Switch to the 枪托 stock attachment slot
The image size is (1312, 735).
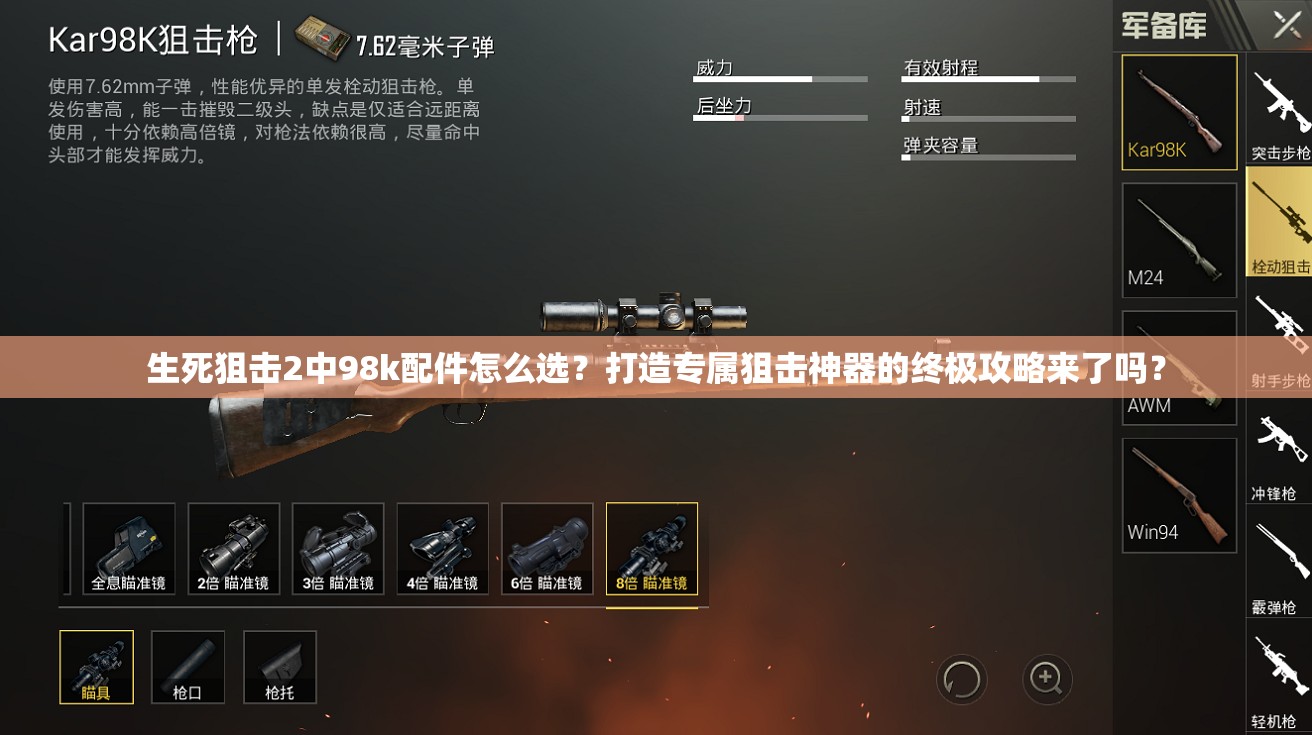tap(280, 667)
